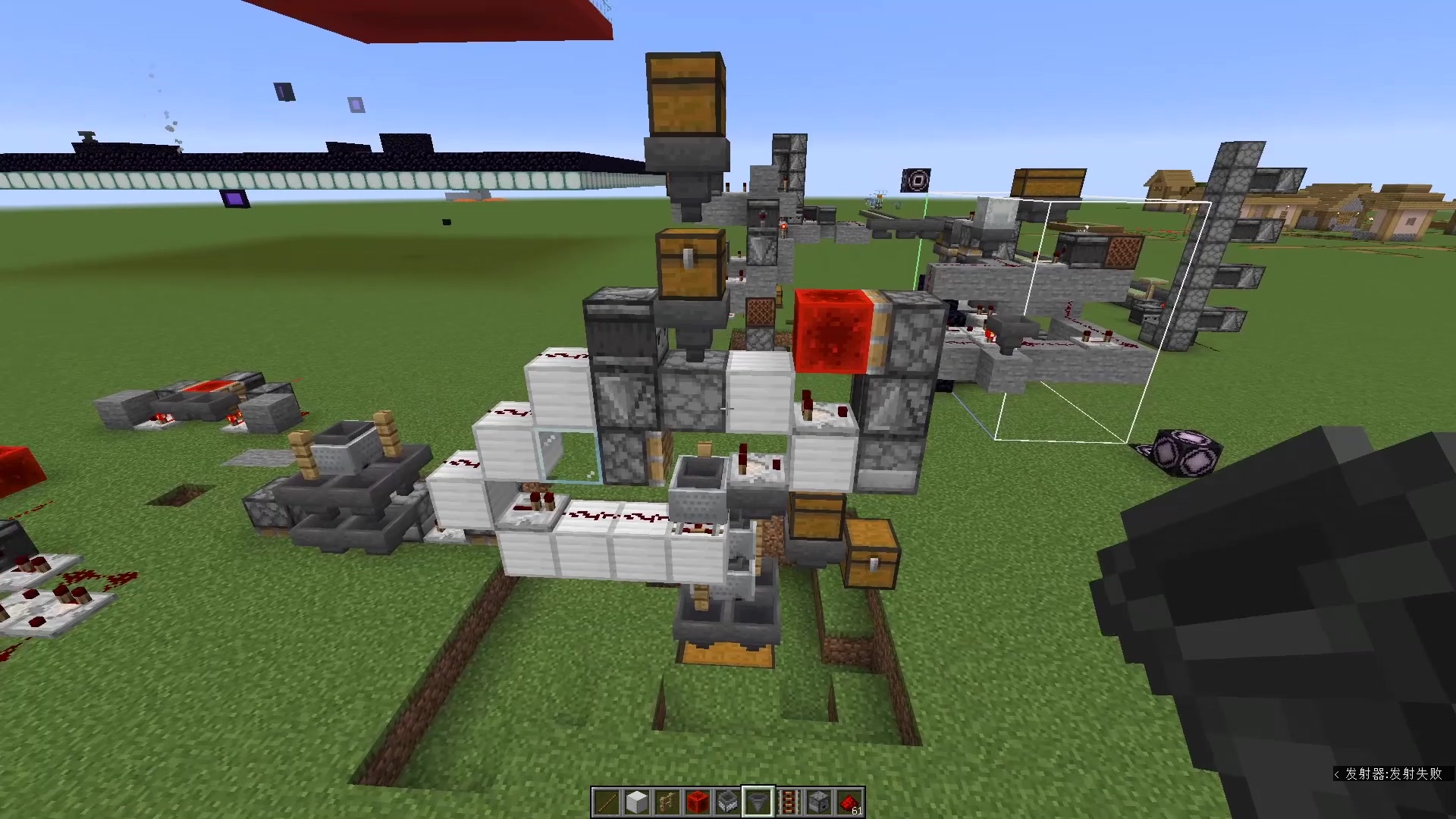Select the highlighted hopper hotbar slot
This screenshot has height=819, width=1456.
(x=758, y=798)
